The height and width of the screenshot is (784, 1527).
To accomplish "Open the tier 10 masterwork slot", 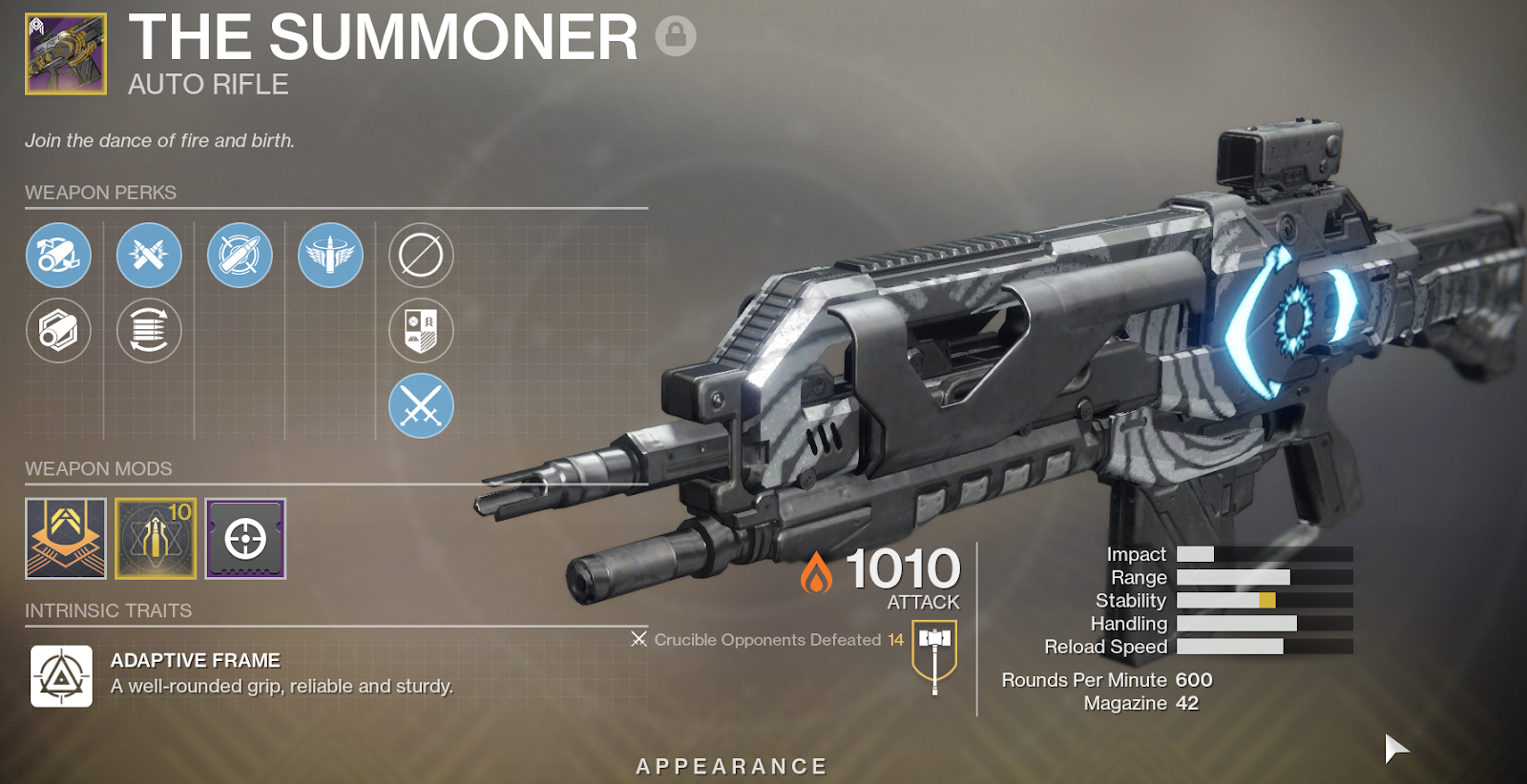I will 156,539.
